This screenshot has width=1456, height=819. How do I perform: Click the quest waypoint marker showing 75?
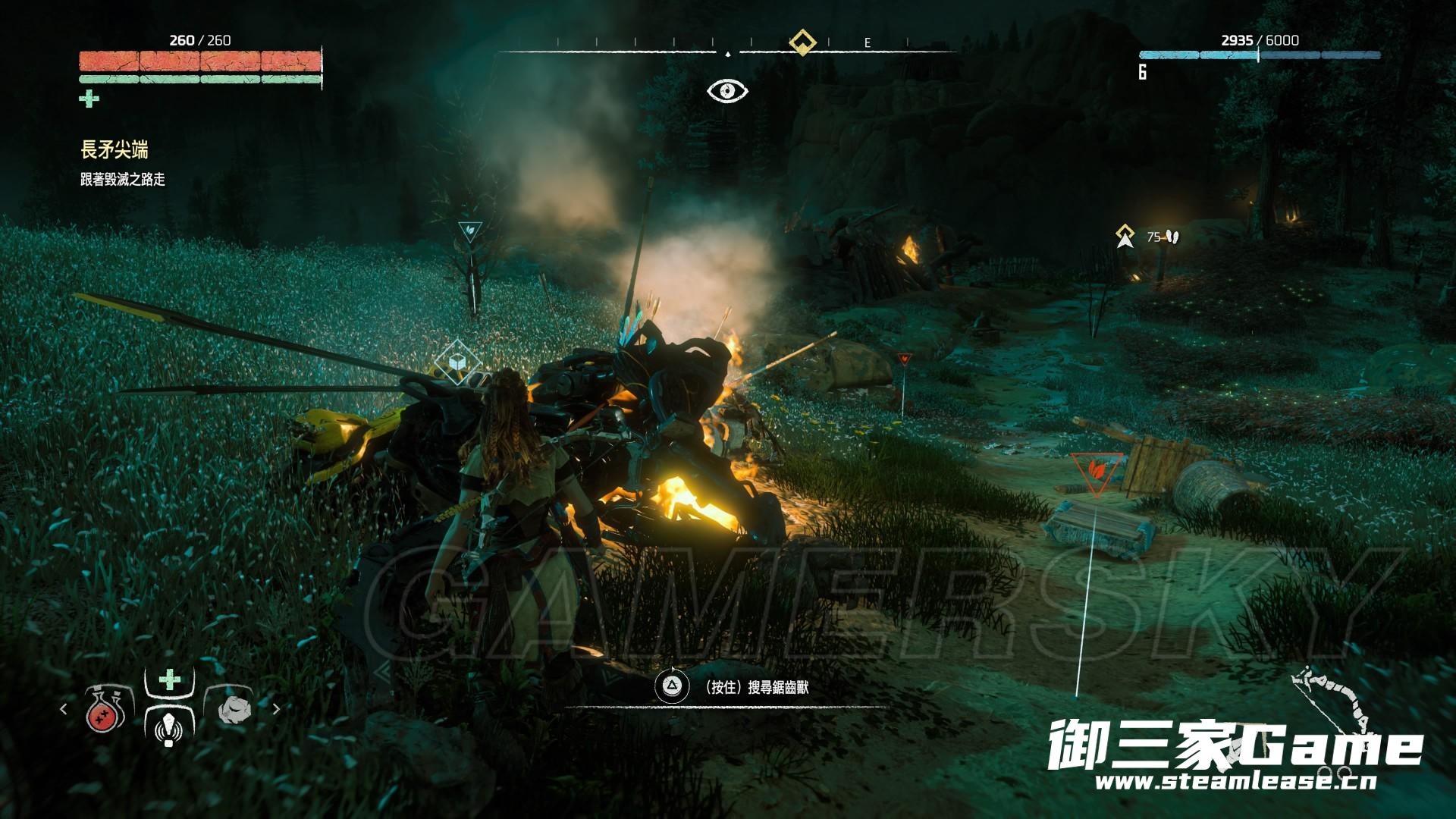tap(1125, 237)
